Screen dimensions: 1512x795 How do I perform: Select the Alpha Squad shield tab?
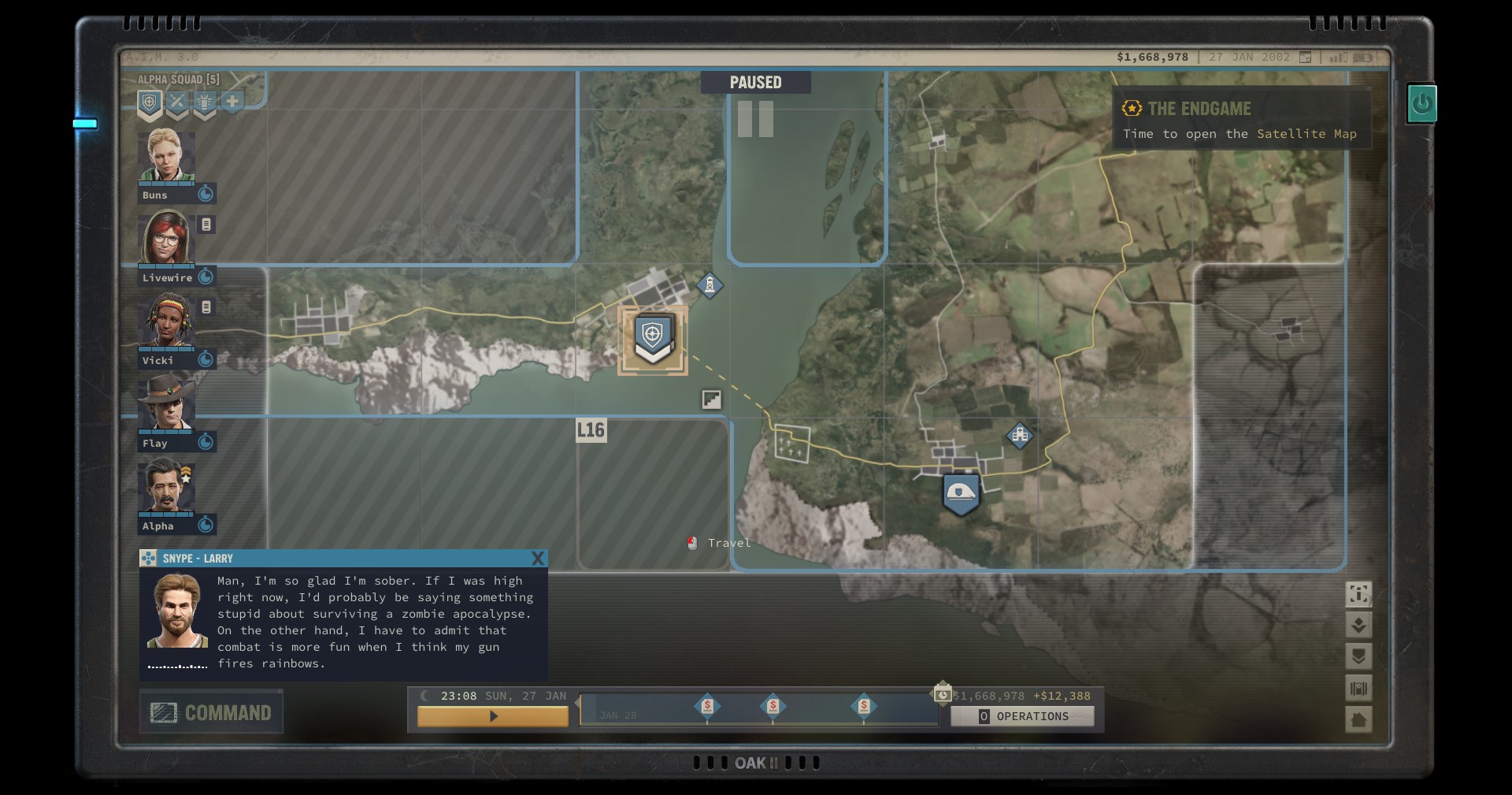(149, 101)
